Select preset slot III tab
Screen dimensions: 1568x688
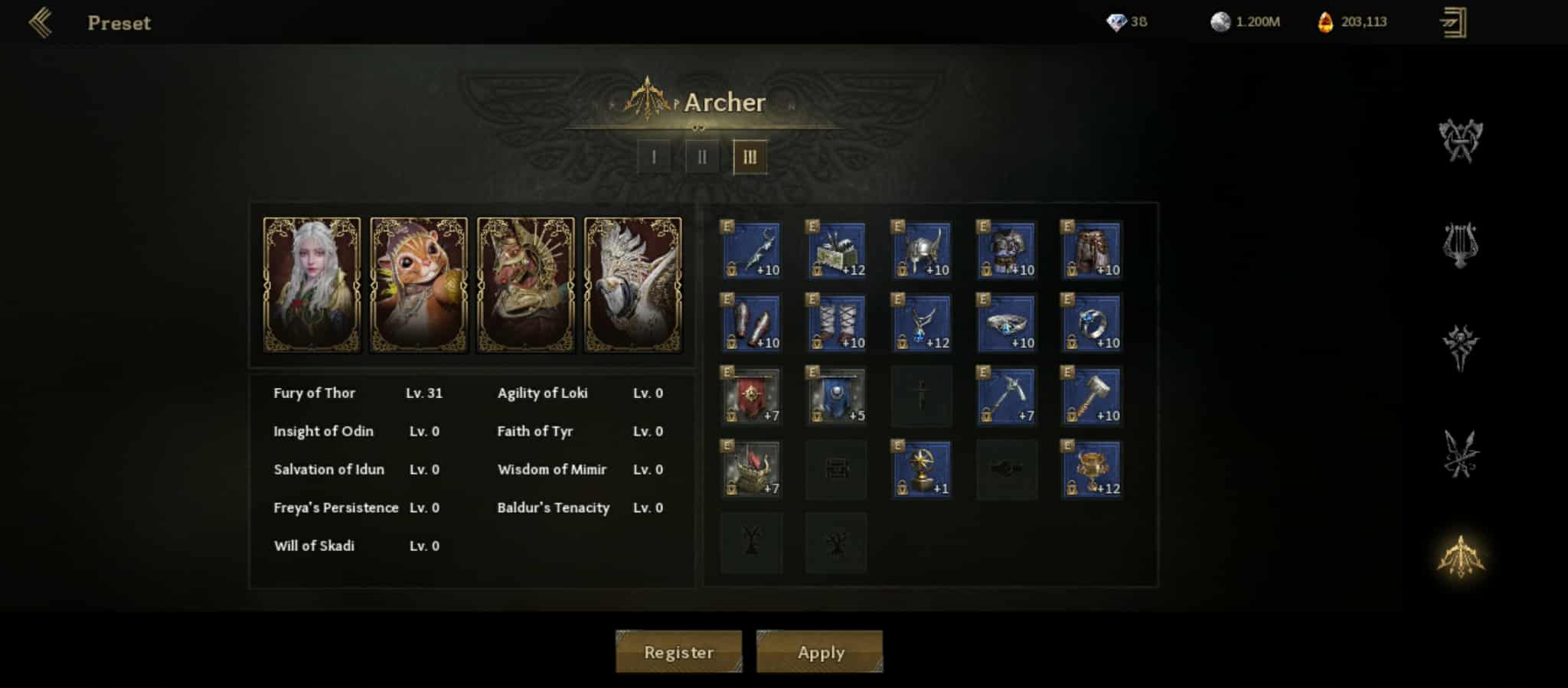tap(750, 158)
